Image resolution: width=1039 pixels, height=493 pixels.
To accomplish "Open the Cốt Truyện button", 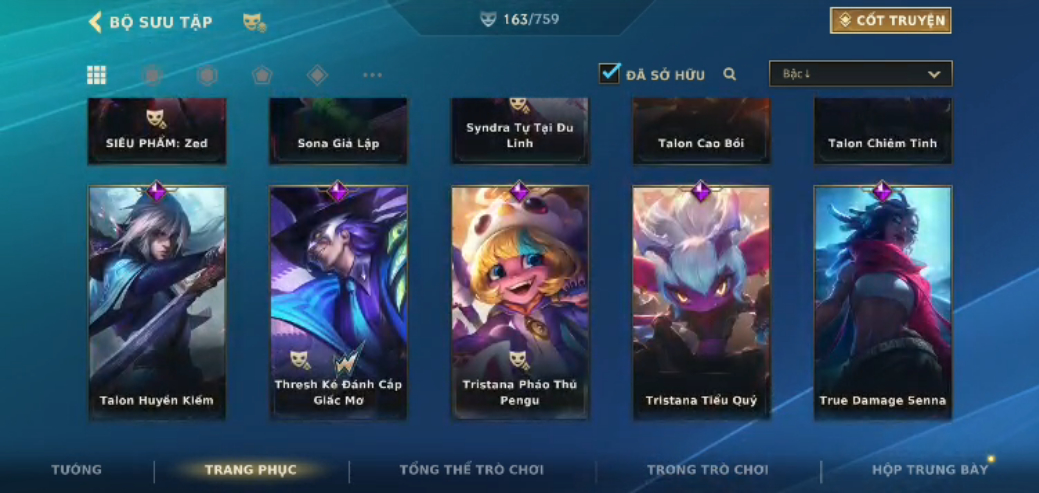I will [x=890, y=20].
